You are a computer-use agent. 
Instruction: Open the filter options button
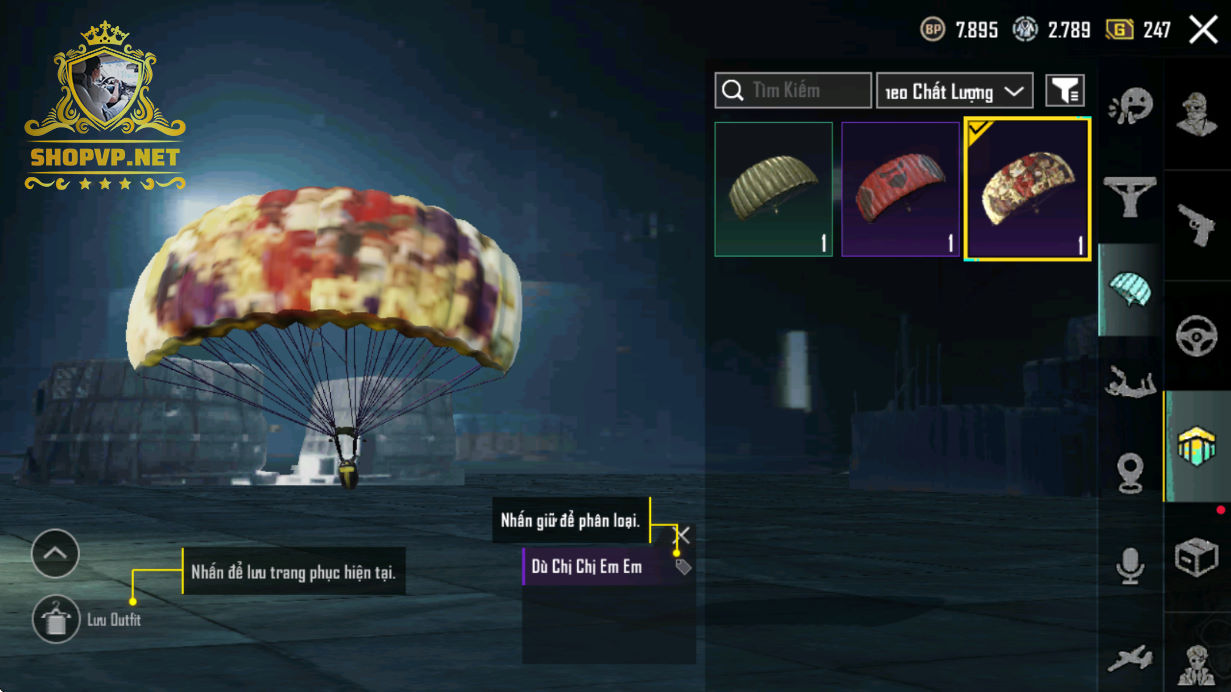(x=1065, y=91)
